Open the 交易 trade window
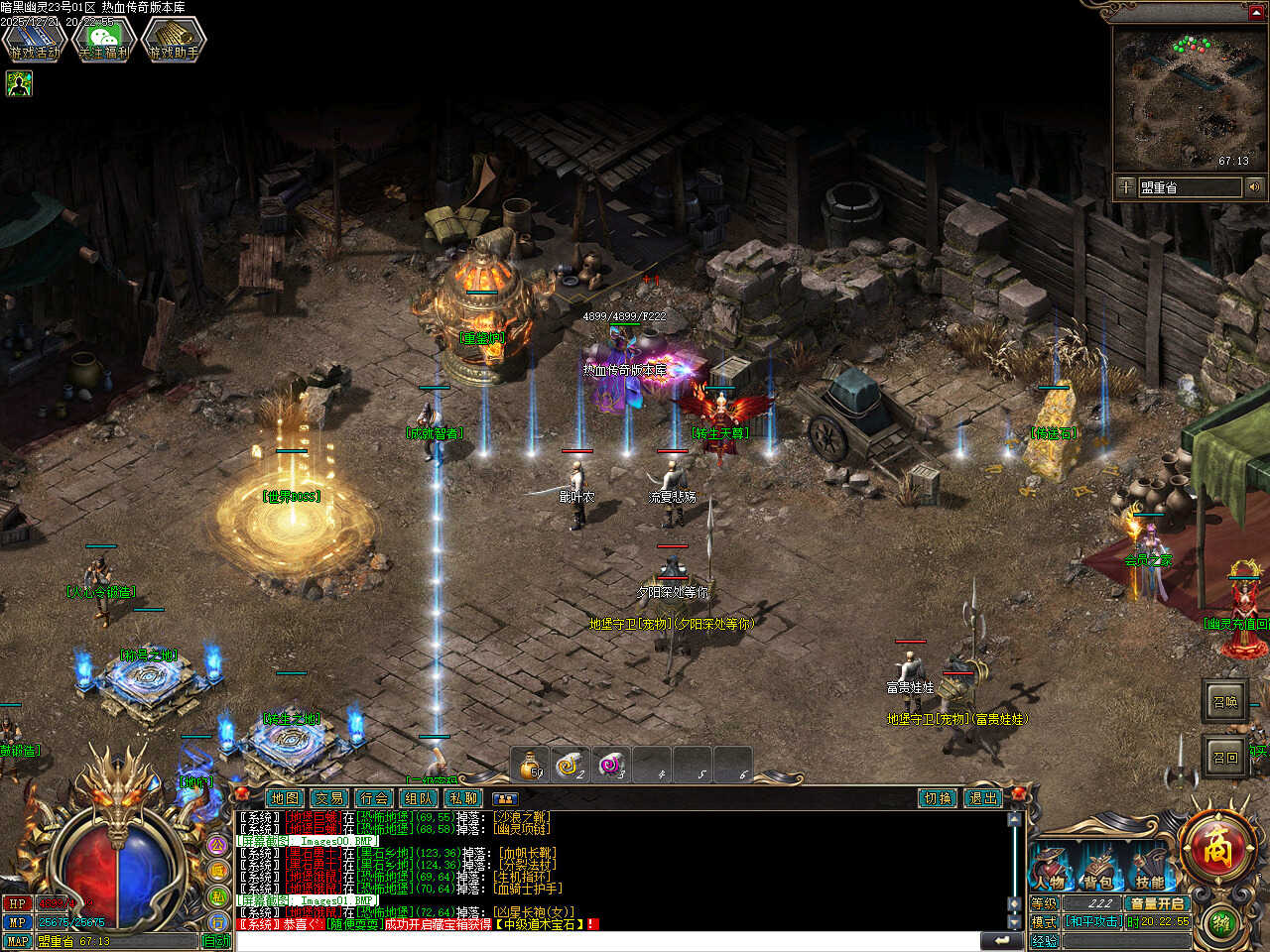 click(329, 798)
